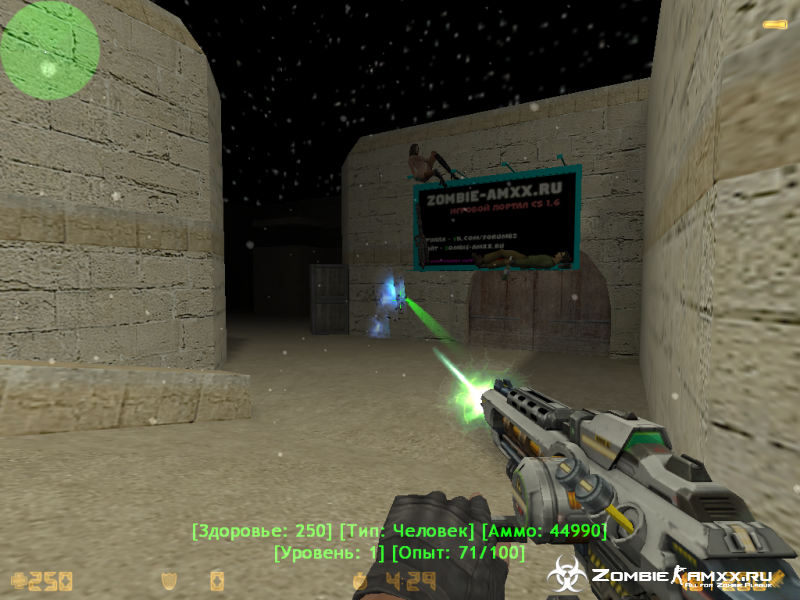Click the round timer clock icon
The height and width of the screenshot is (600, 800).
click(360, 580)
